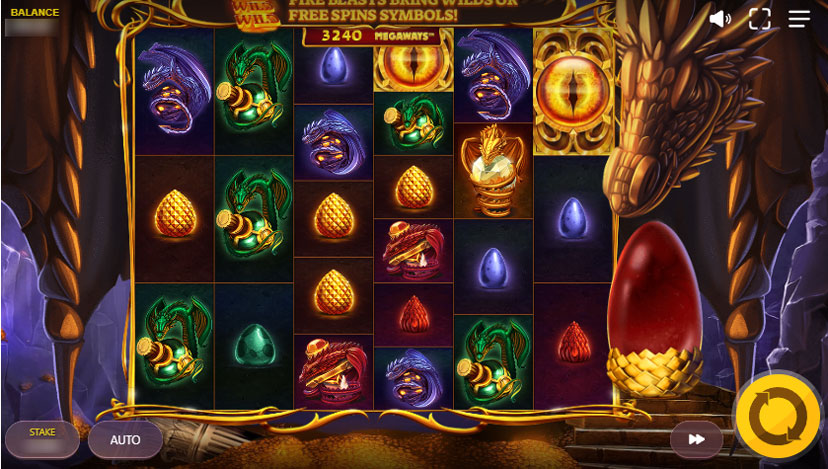The width and height of the screenshot is (828, 469).
Task: Open the hamburger menu
Action: point(799,19)
